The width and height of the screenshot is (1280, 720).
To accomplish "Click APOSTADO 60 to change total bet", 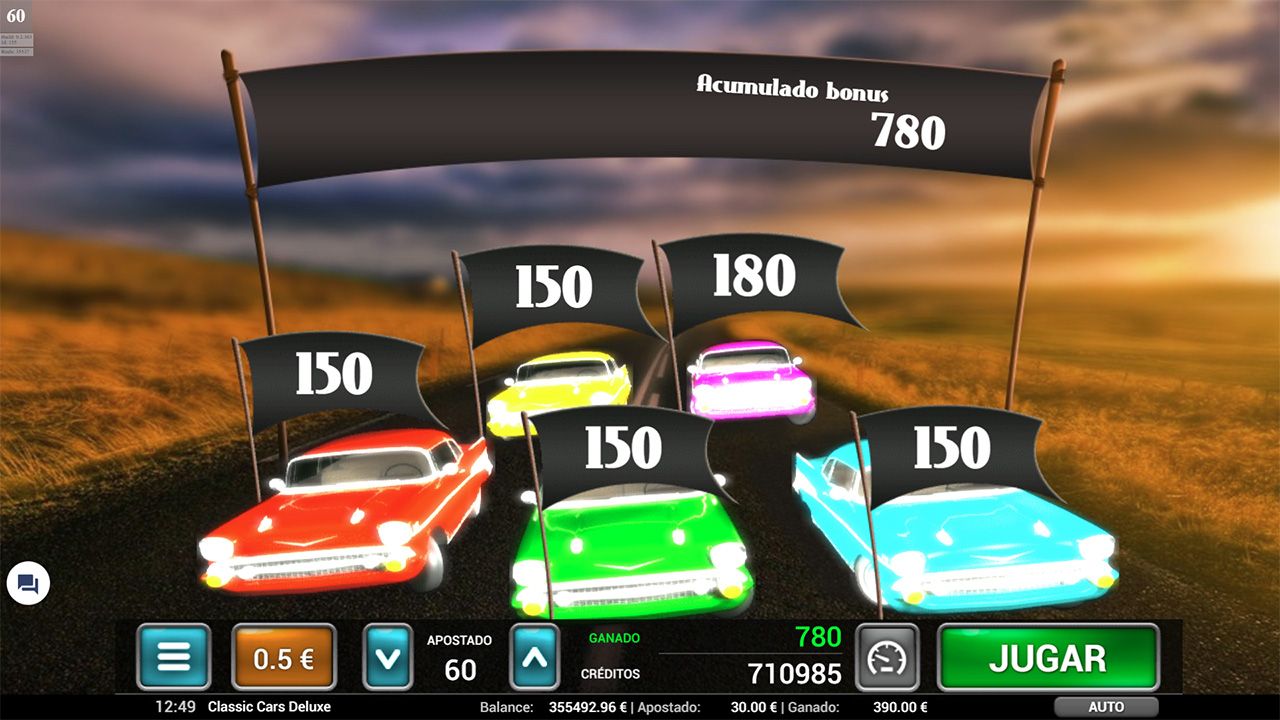I will (458, 657).
